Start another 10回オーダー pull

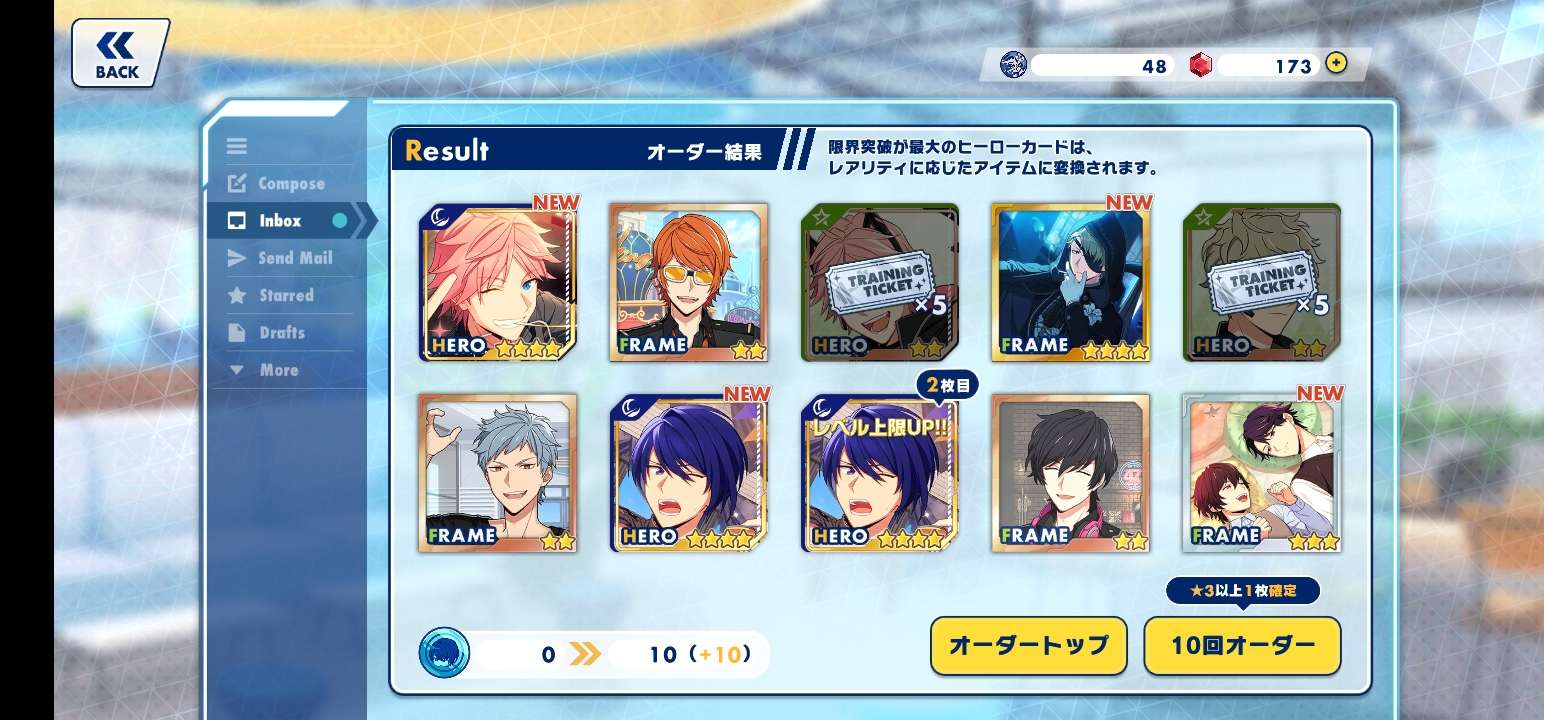(1242, 646)
